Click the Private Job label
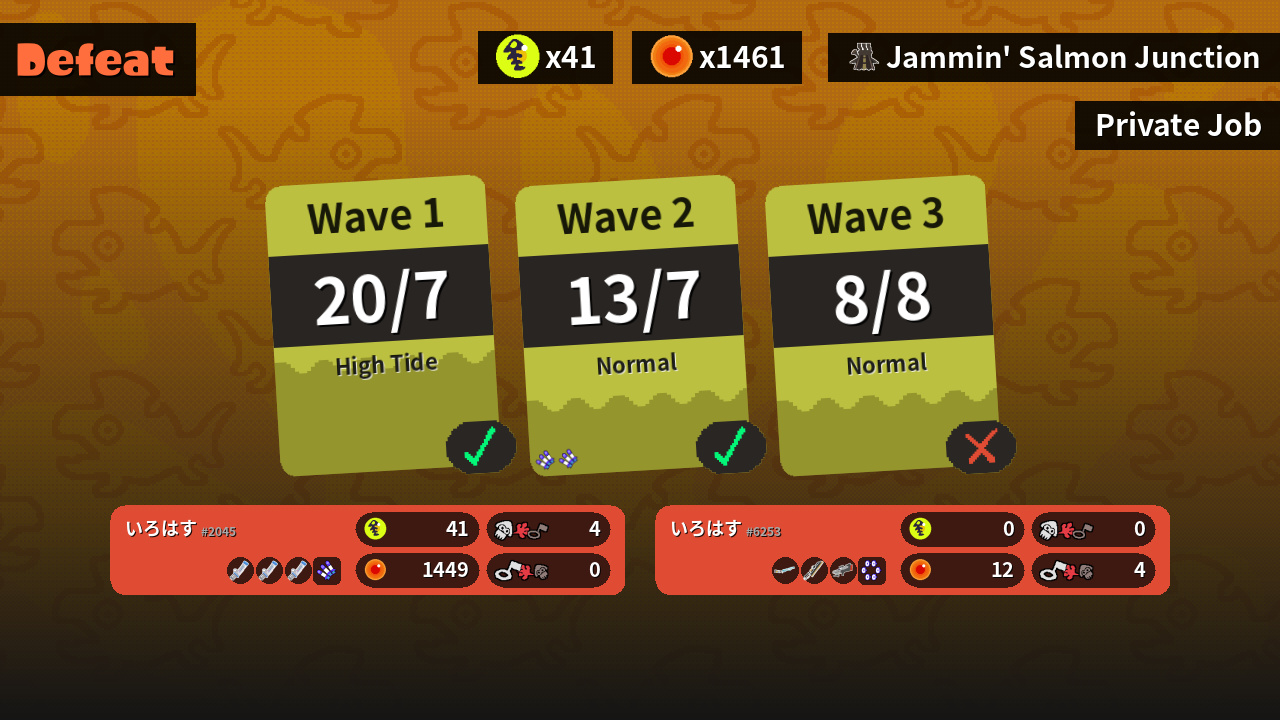Viewport: 1280px width, 720px height. 1177,126
